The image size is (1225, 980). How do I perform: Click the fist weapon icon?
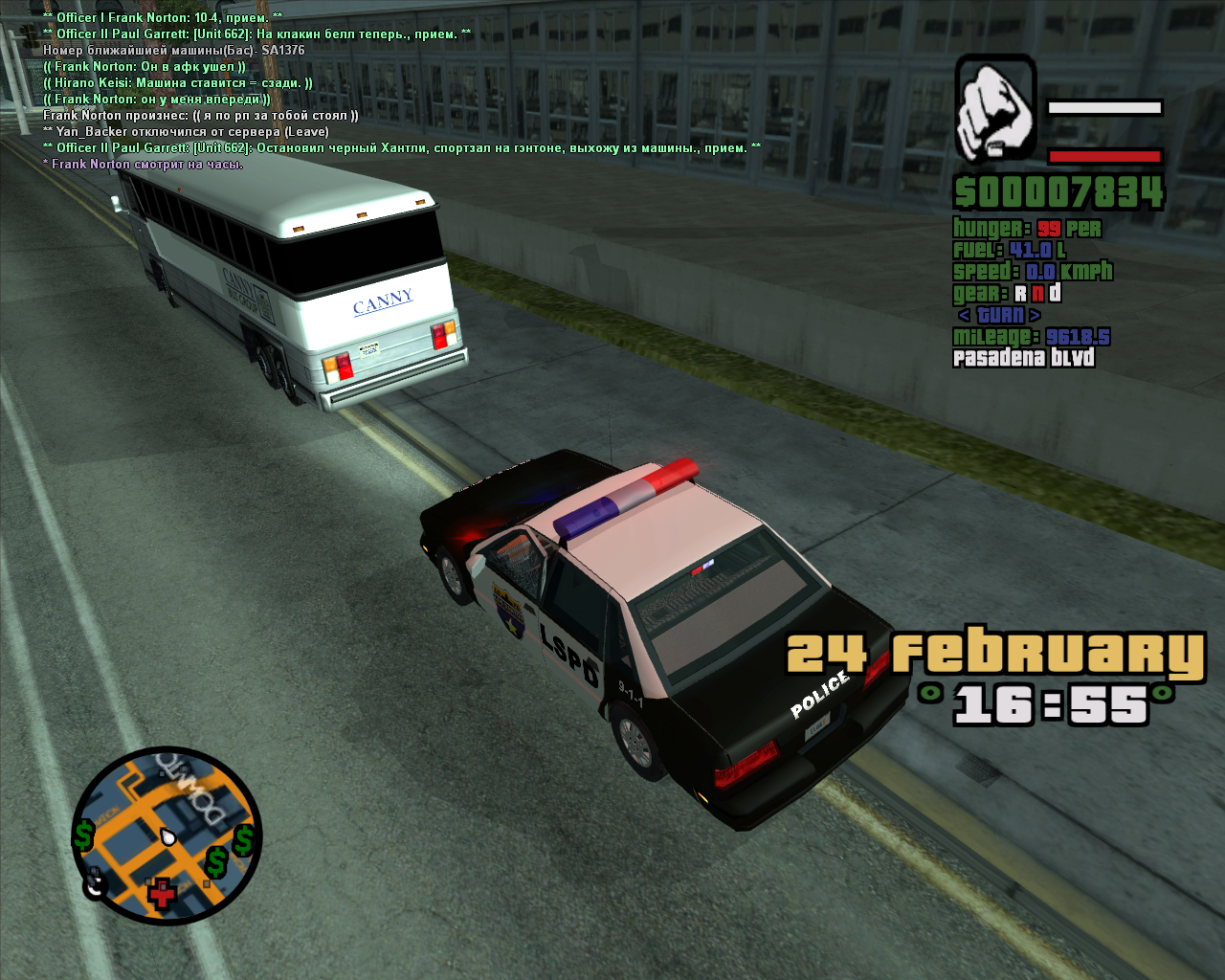(x=995, y=107)
